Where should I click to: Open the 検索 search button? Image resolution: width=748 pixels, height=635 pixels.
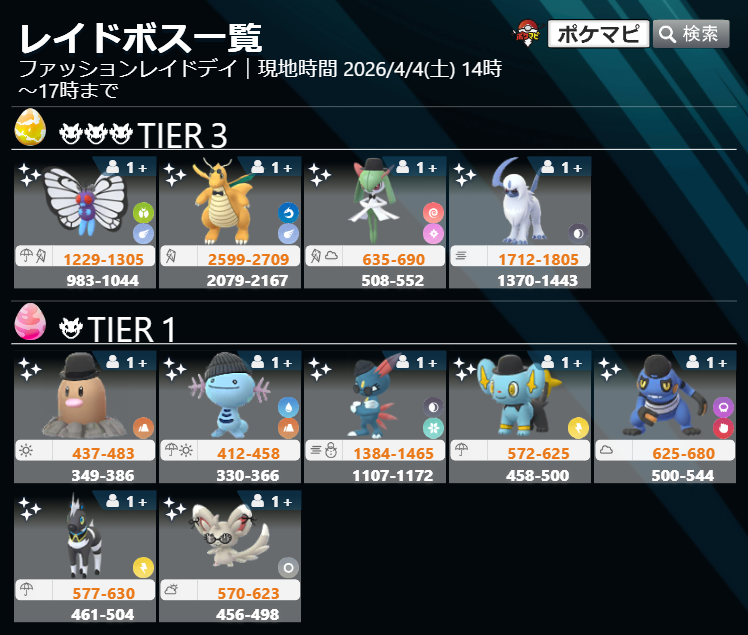pyautogui.click(x=691, y=34)
